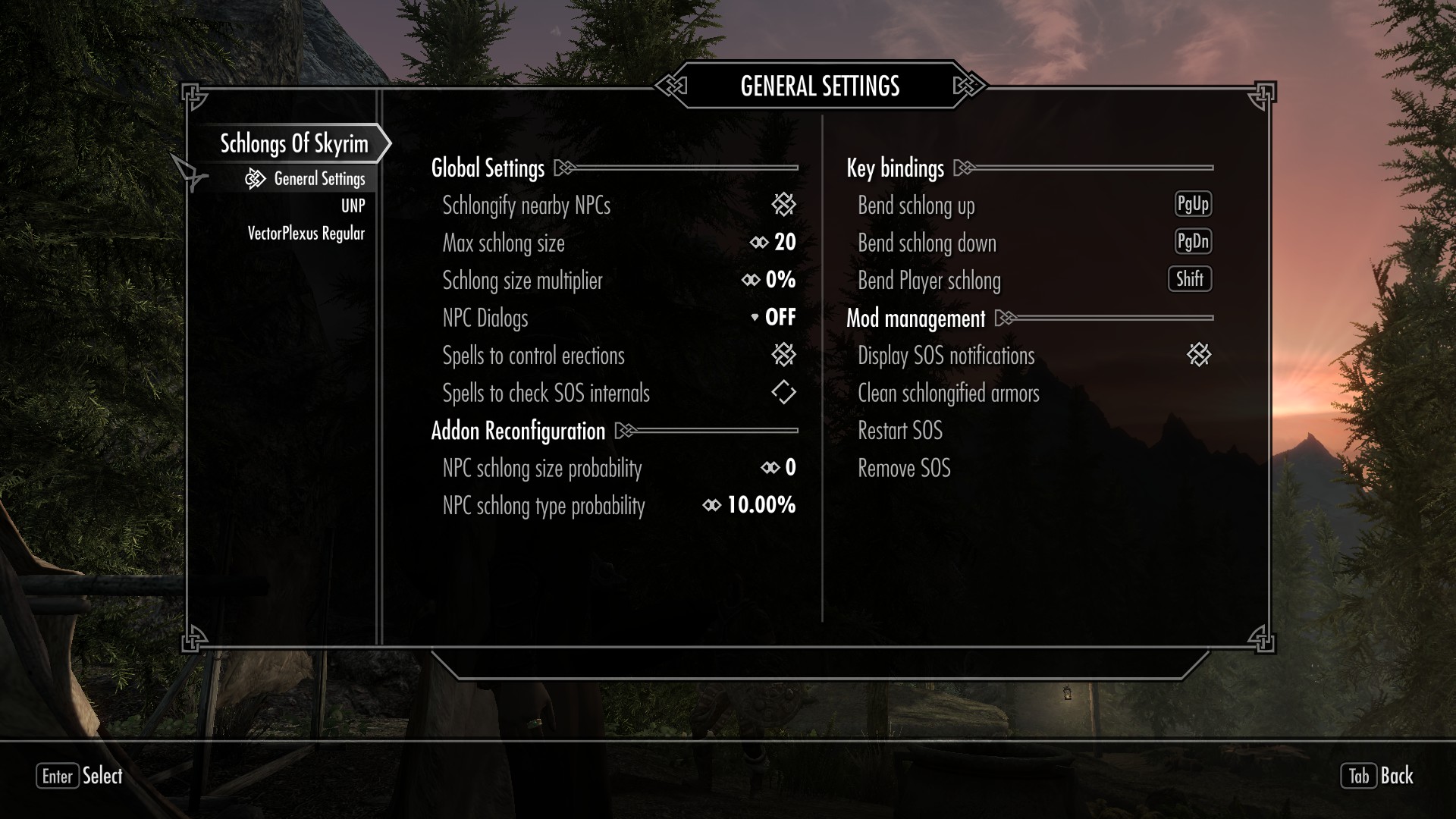Enable Spells to check SOS internals
Screen dimensions: 1456x819
coord(783,392)
